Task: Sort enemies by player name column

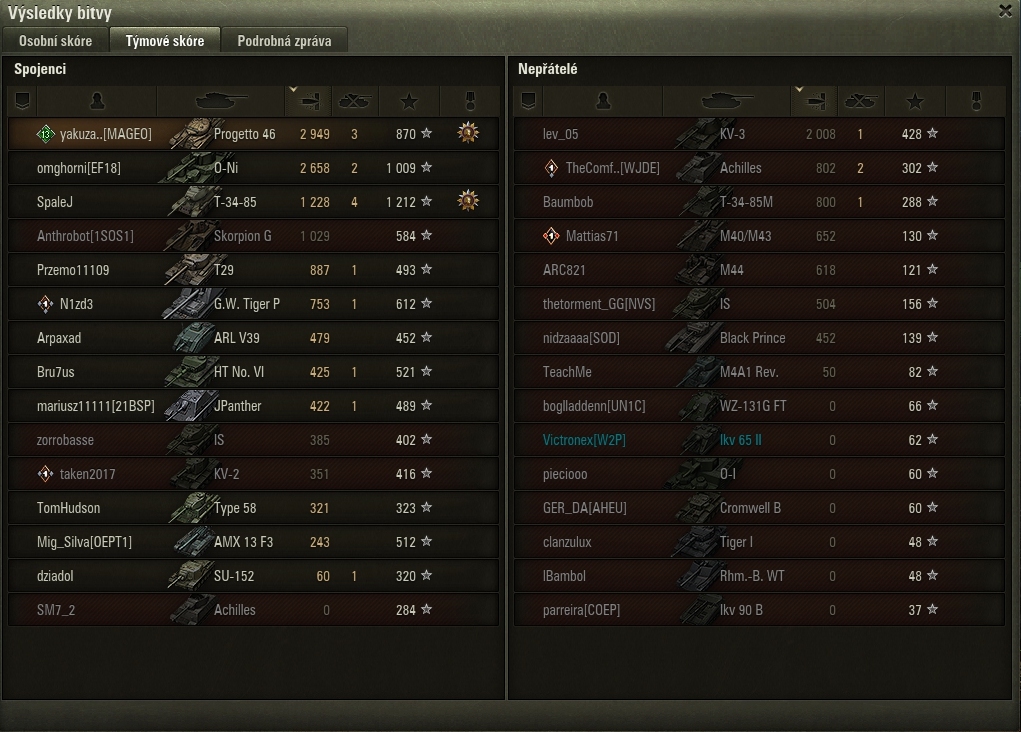Action: point(603,101)
